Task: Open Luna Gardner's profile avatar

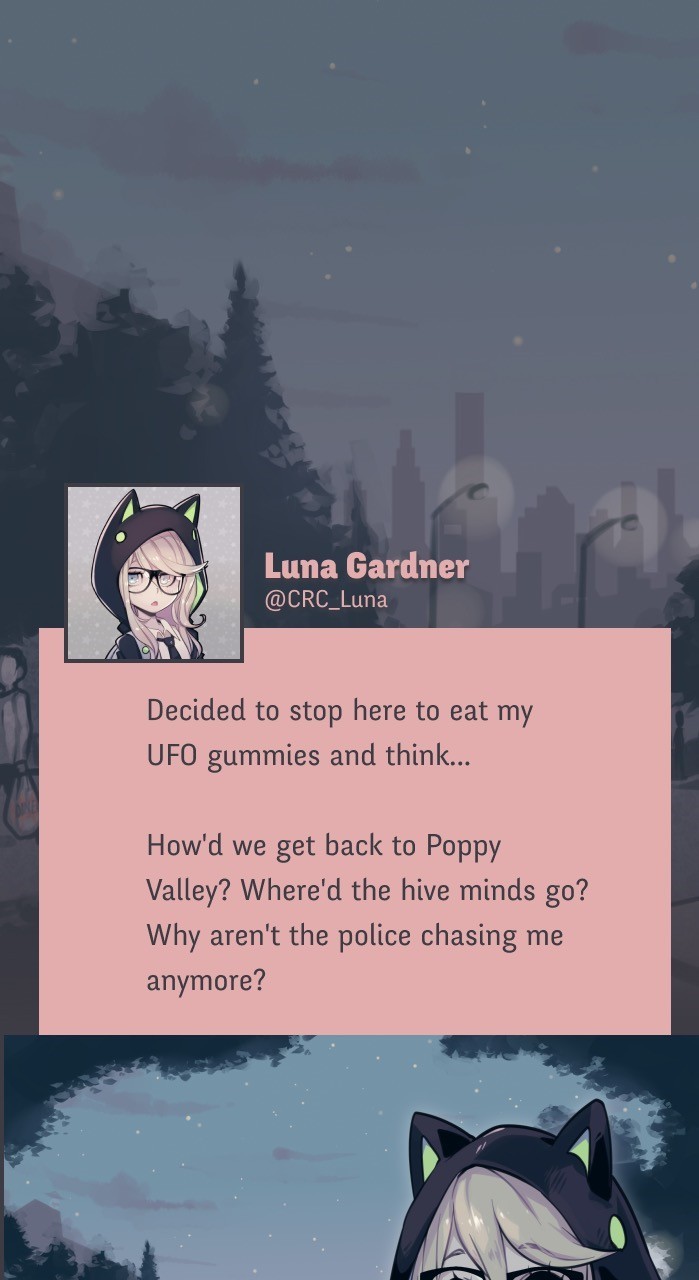Action: [x=154, y=573]
